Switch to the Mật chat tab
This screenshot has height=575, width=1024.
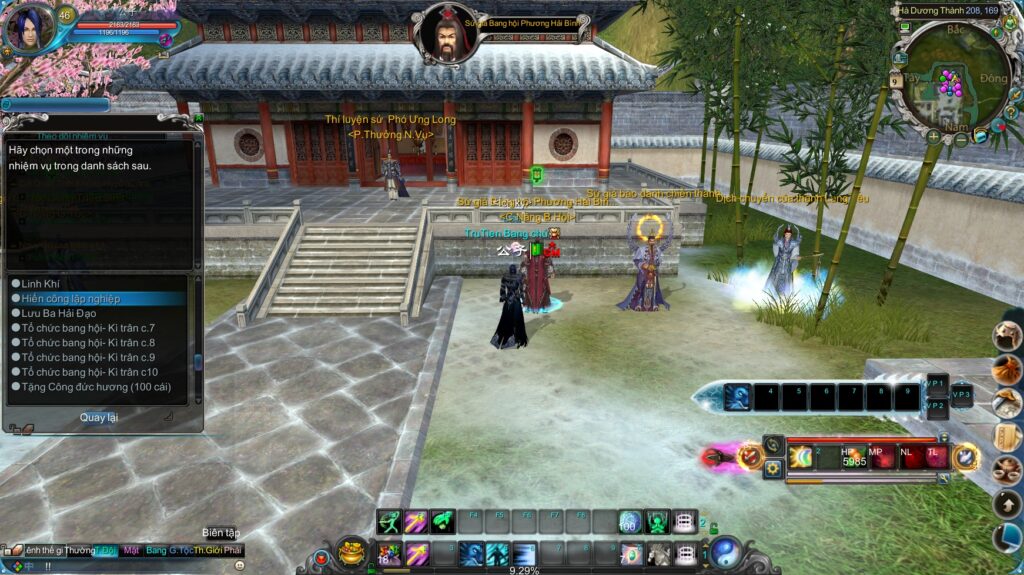click(131, 550)
